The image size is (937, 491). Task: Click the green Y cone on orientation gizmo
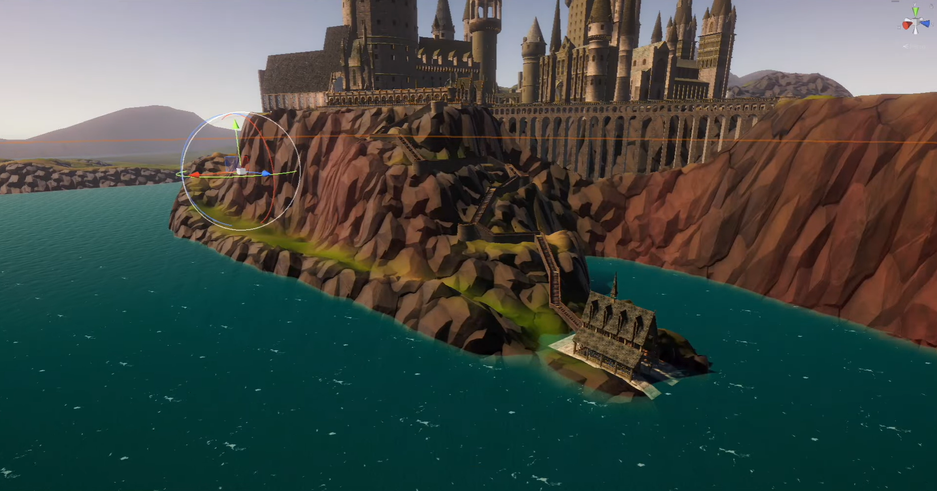(915, 11)
